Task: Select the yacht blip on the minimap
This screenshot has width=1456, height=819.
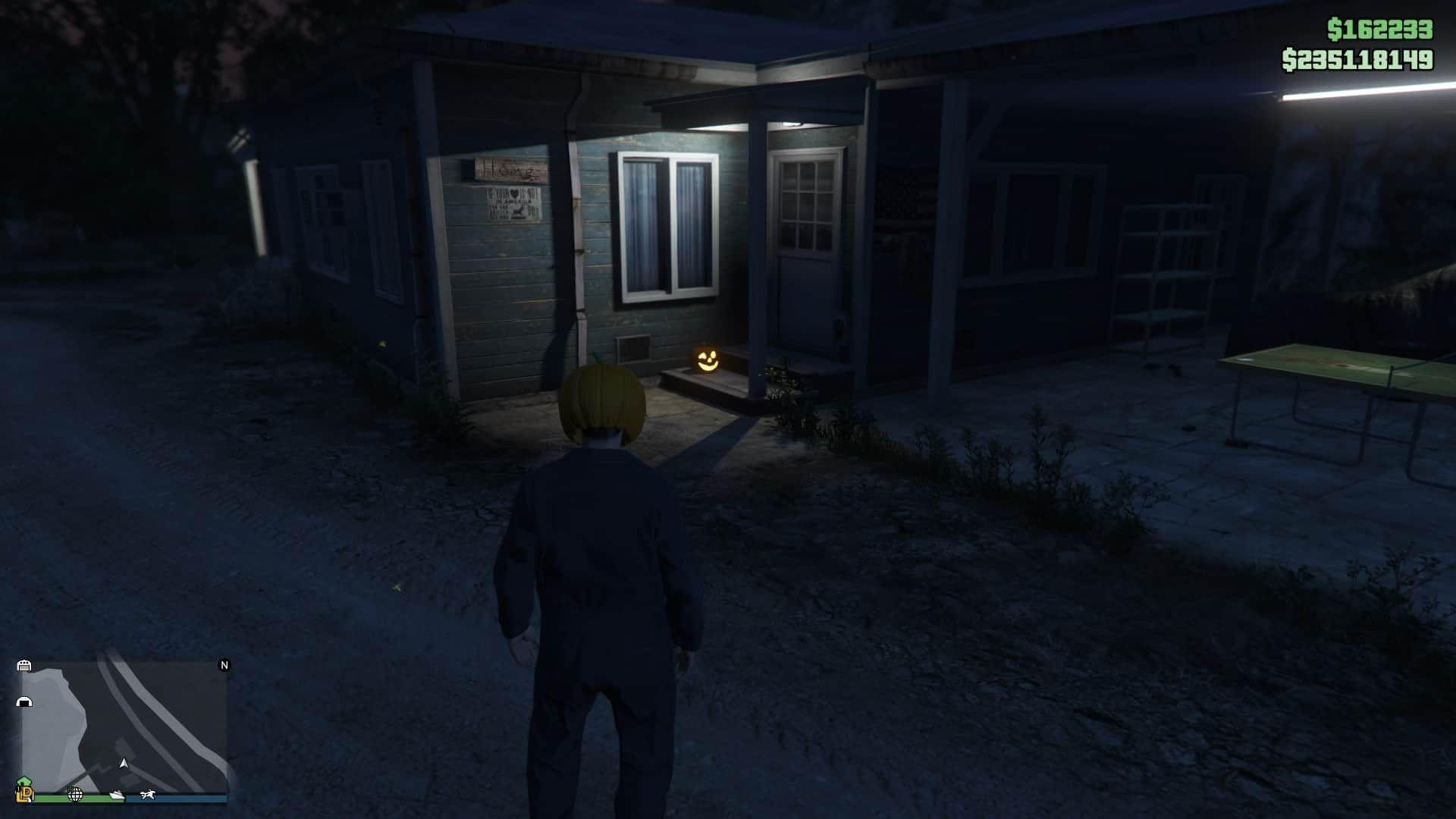Action: click(x=117, y=795)
